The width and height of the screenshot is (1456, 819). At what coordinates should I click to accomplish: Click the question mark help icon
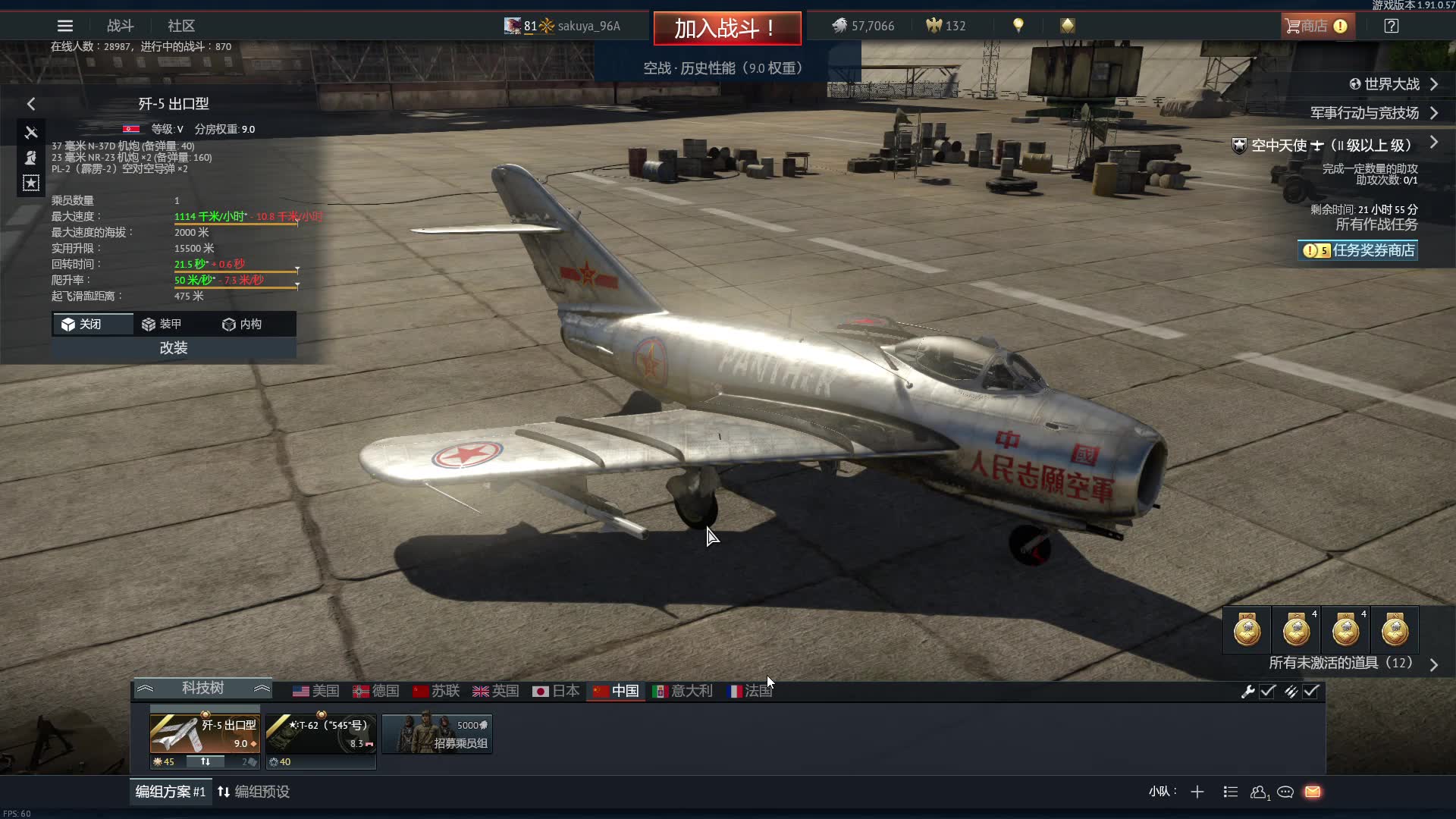tap(1391, 26)
